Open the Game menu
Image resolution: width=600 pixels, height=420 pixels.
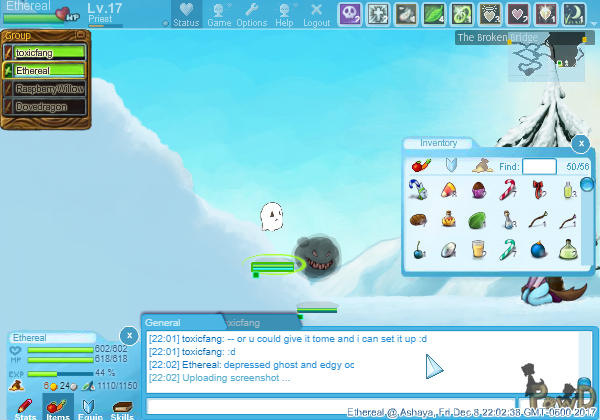pos(219,13)
